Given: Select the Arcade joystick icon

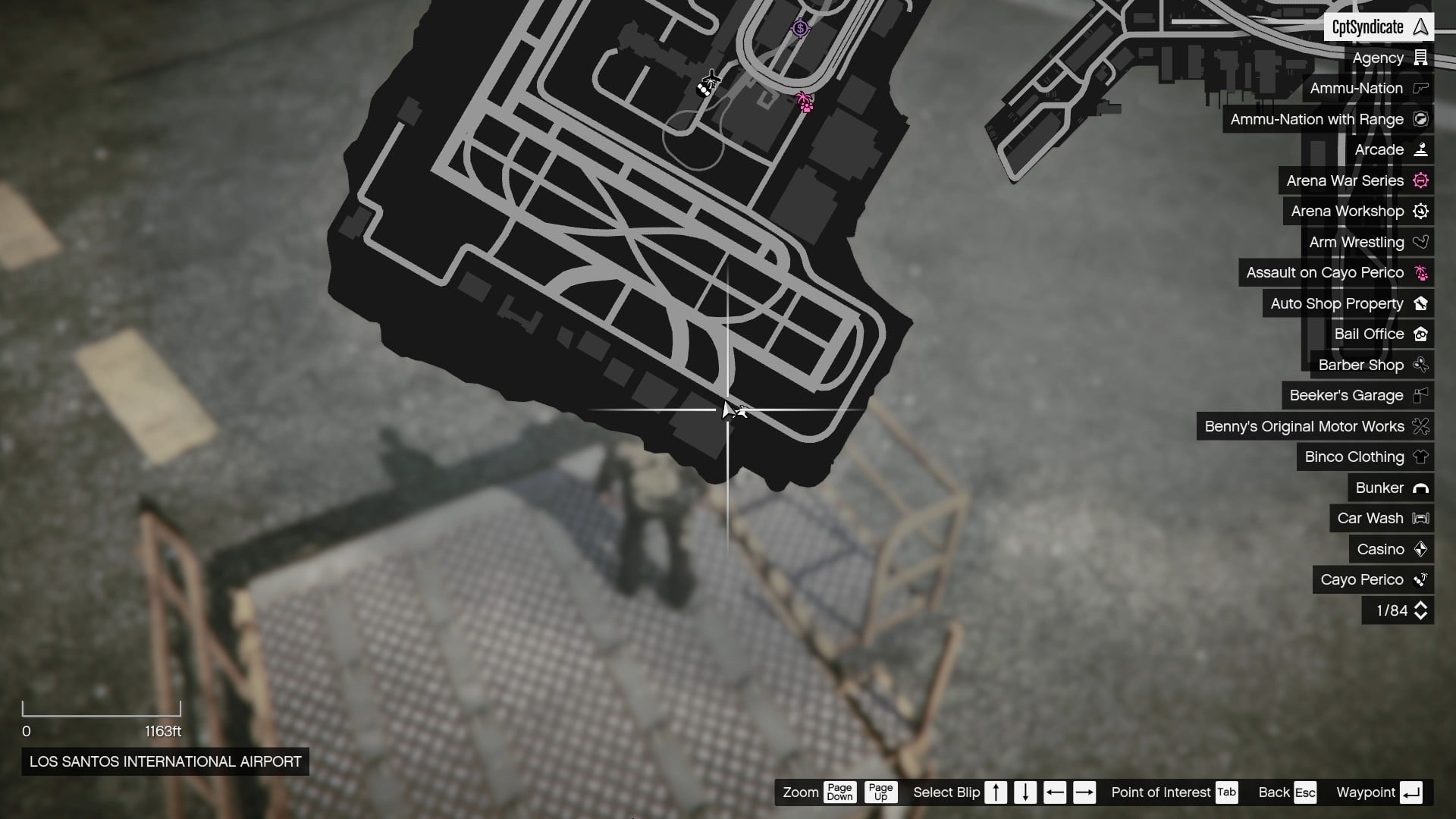Looking at the screenshot, I should [x=1422, y=149].
